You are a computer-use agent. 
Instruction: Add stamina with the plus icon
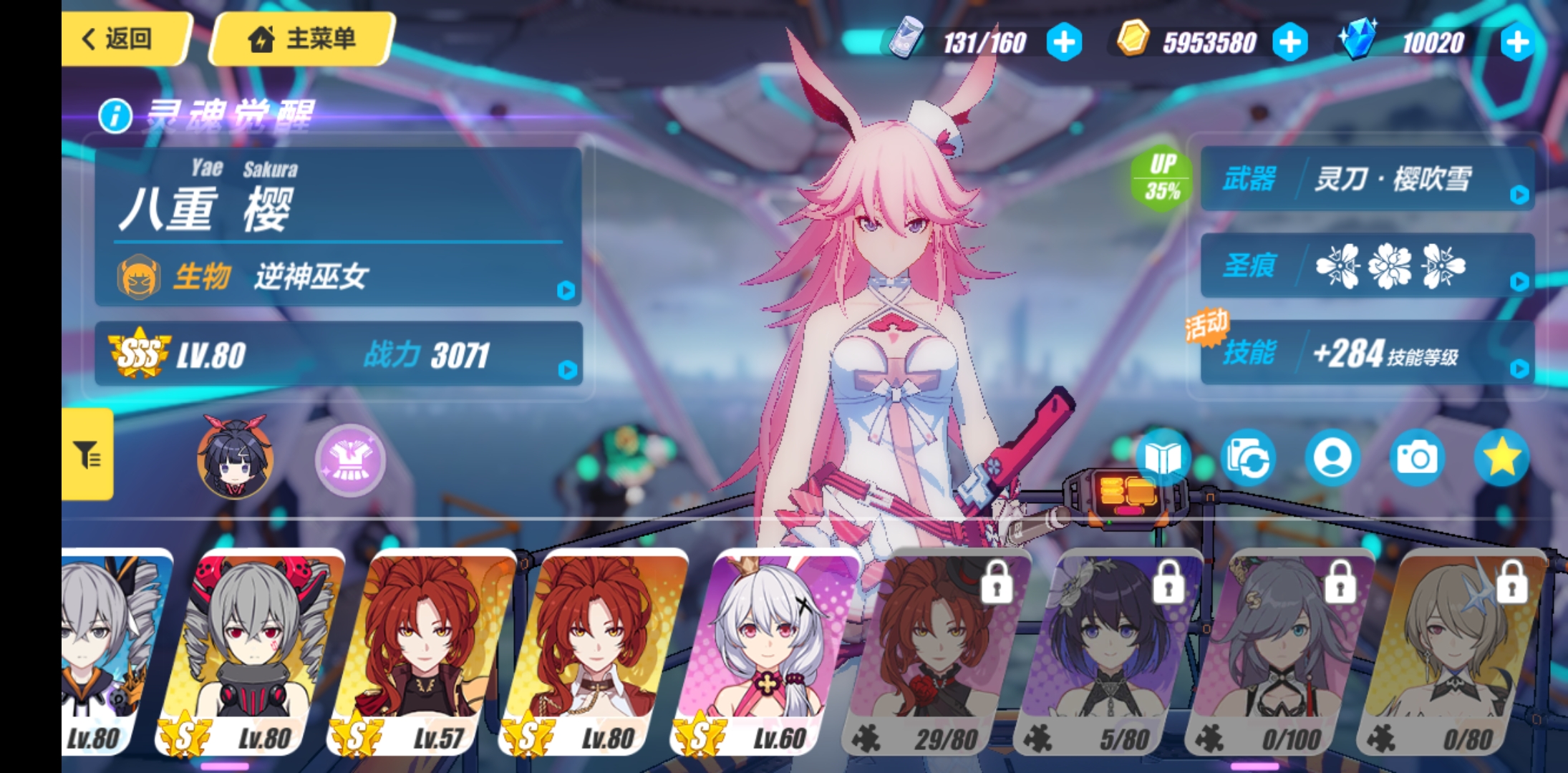pyautogui.click(x=1066, y=42)
